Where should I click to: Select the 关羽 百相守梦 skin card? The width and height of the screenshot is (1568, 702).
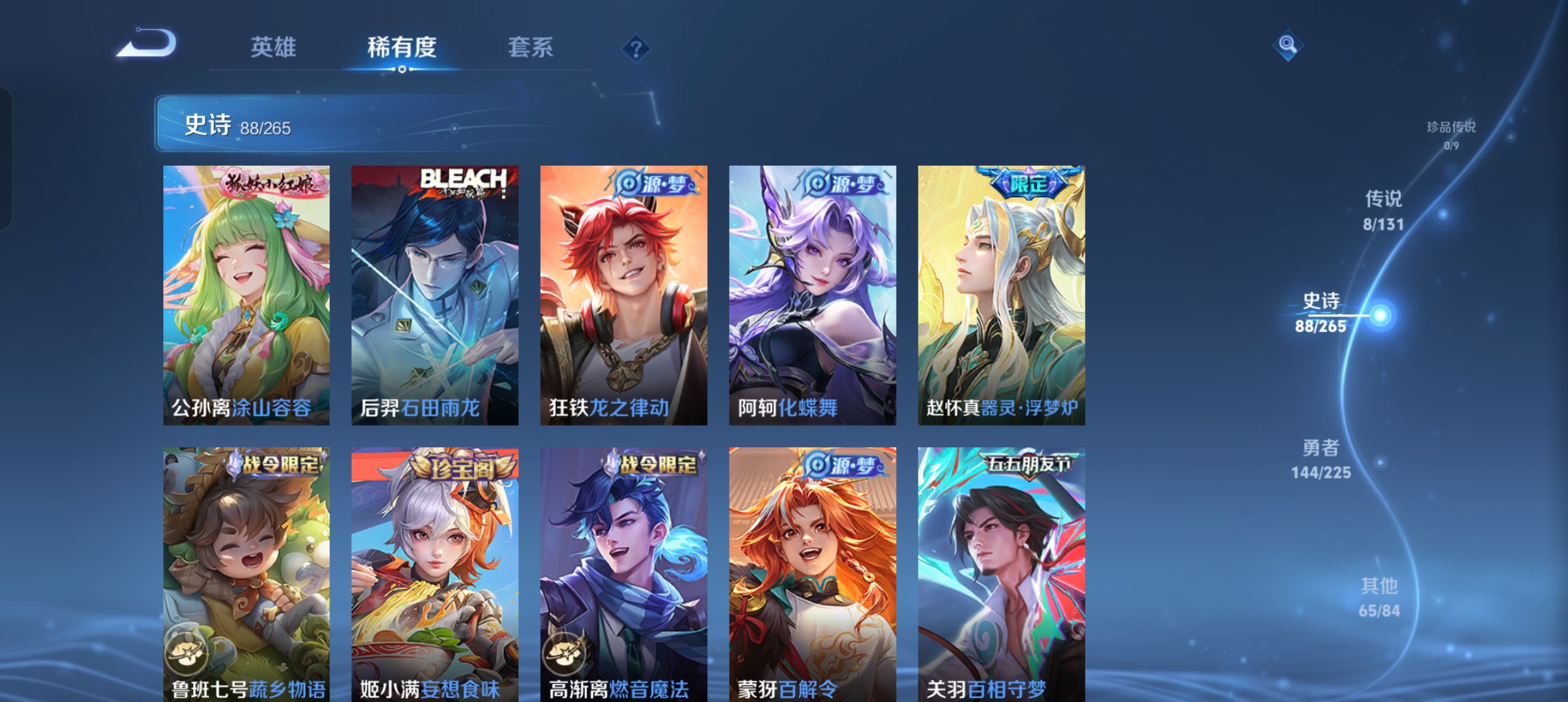[x=1001, y=573]
